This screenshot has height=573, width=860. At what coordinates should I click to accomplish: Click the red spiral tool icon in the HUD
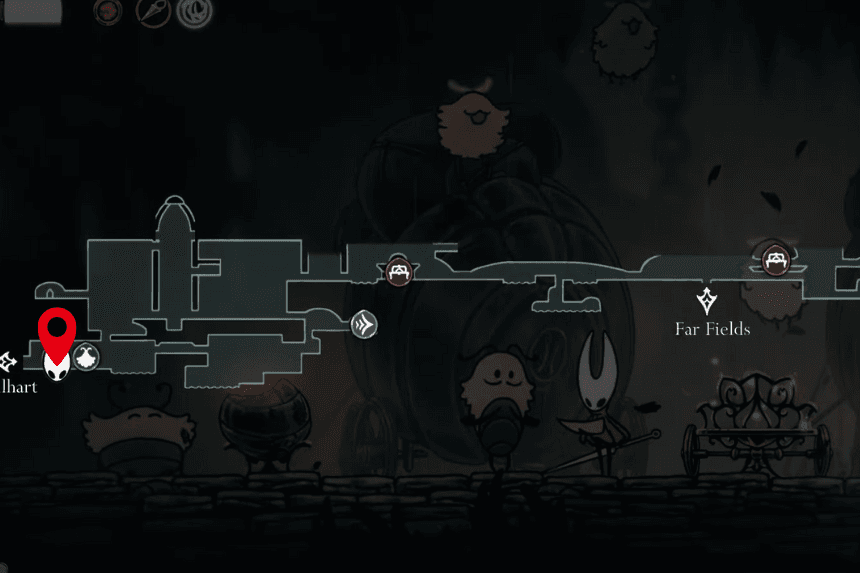tap(108, 12)
